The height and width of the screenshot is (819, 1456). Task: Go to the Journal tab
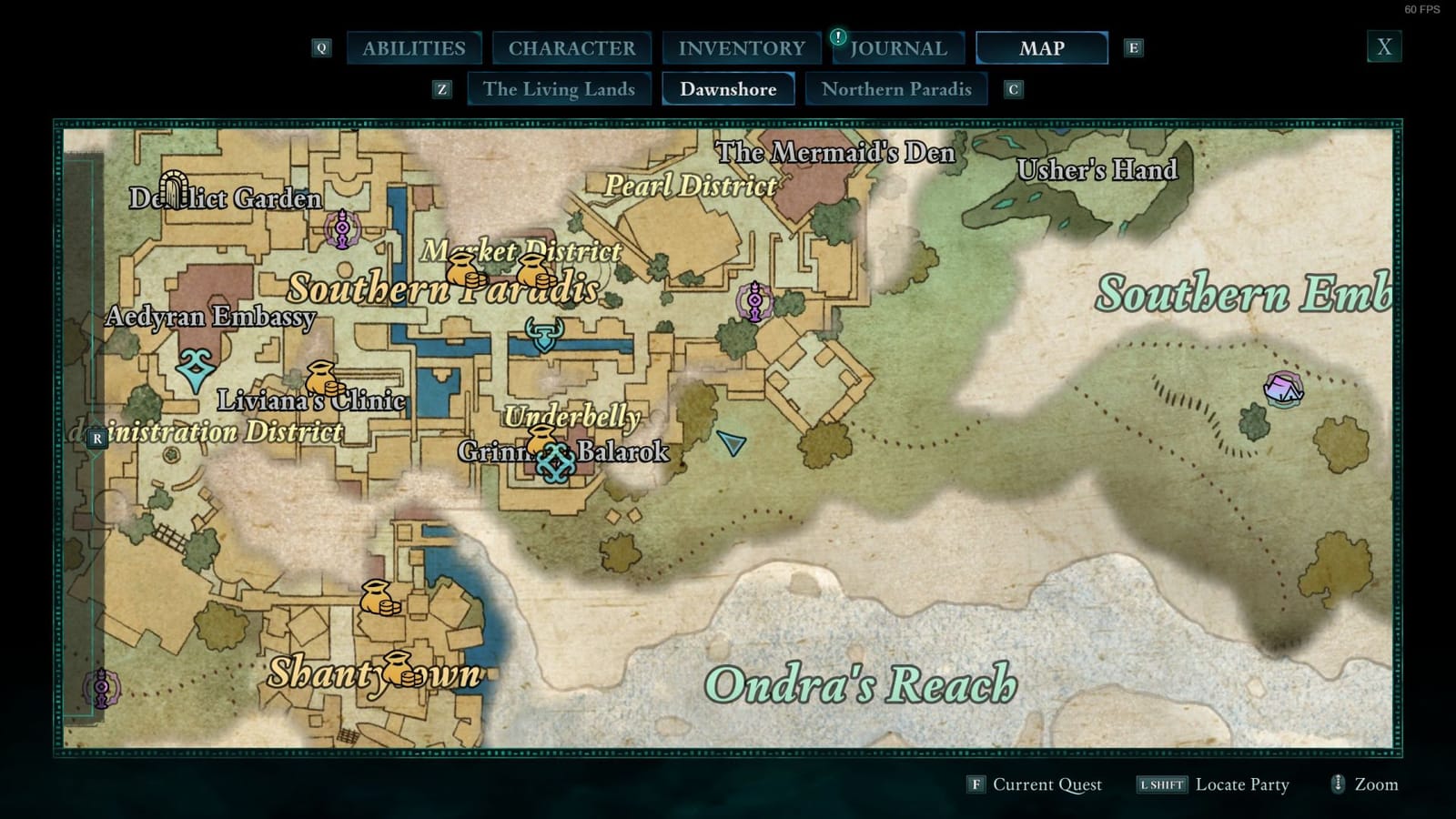coord(897,48)
